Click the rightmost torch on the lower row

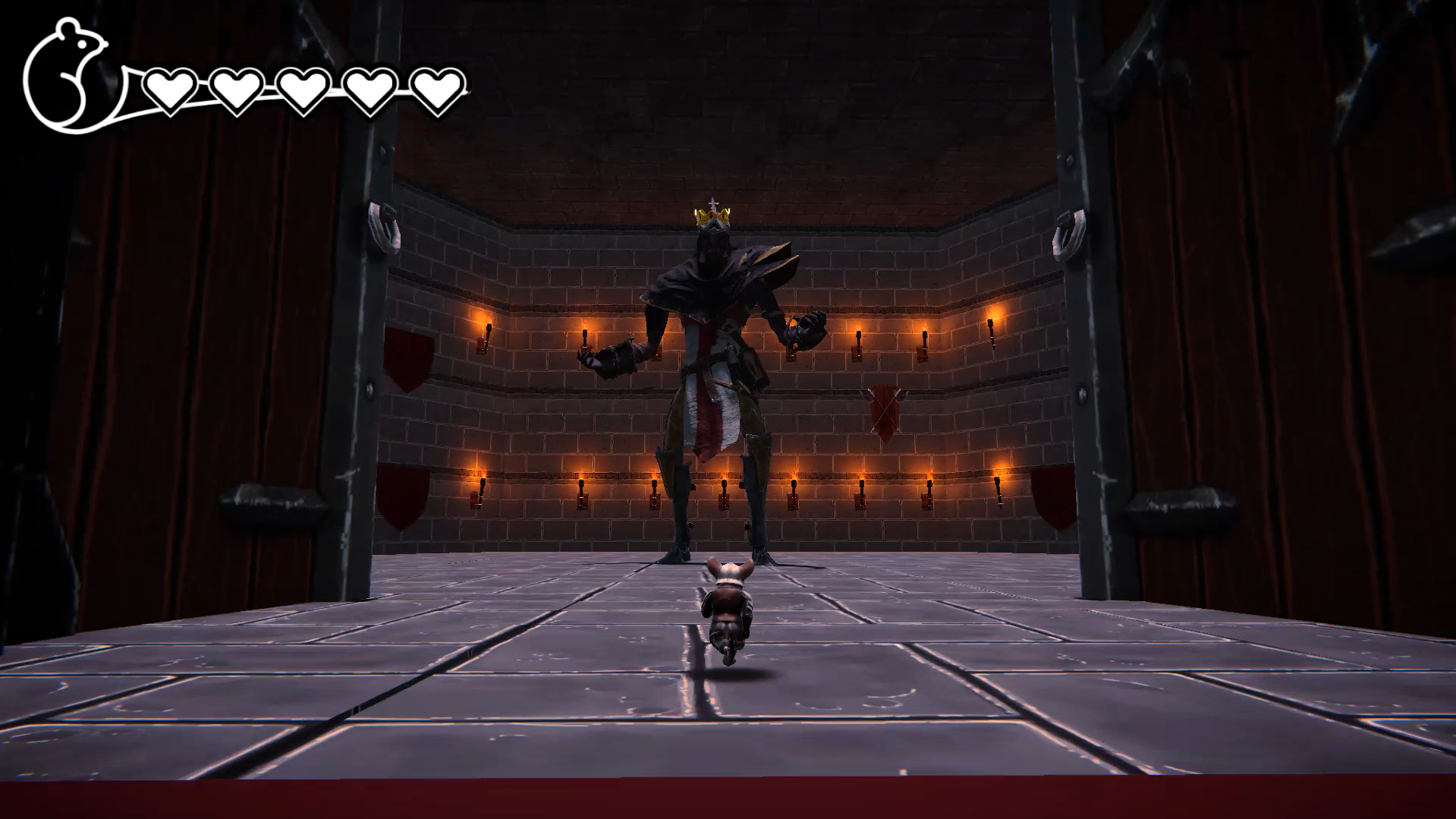(x=998, y=484)
